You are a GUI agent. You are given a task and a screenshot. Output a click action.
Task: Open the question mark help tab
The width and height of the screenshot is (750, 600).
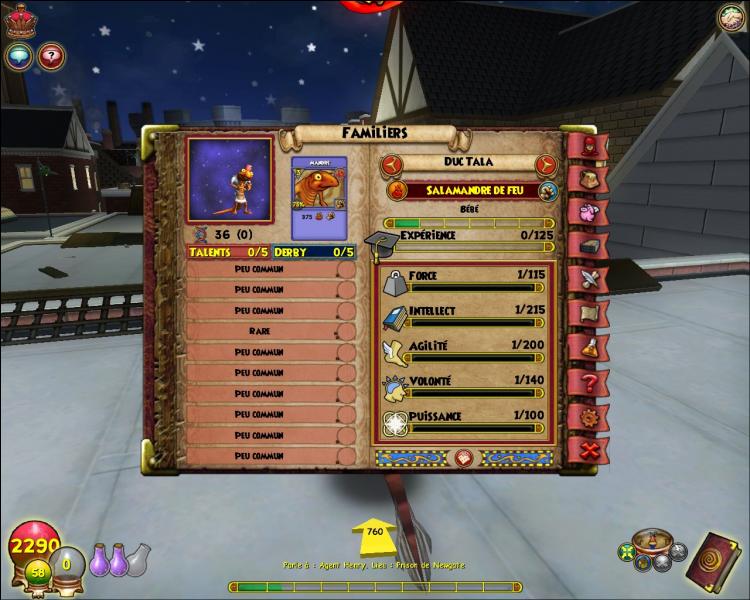pos(588,381)
